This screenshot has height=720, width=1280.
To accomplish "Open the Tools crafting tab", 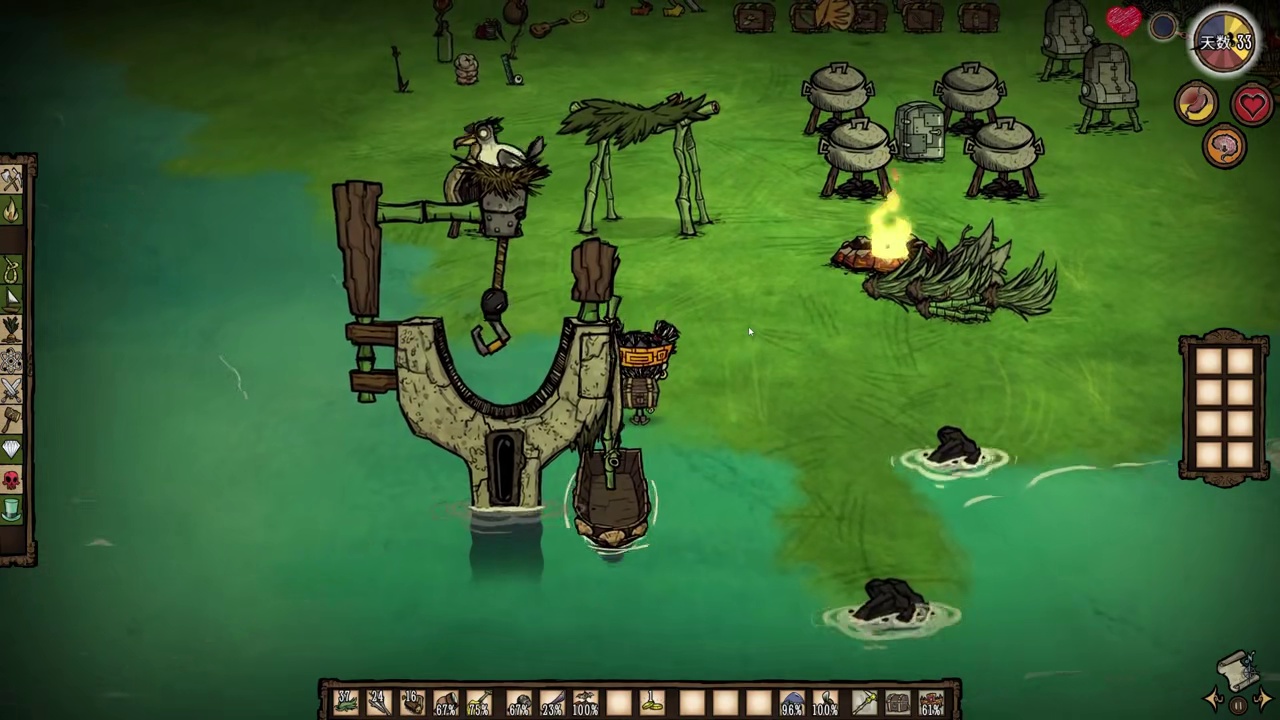I will [x=12, y=181].
